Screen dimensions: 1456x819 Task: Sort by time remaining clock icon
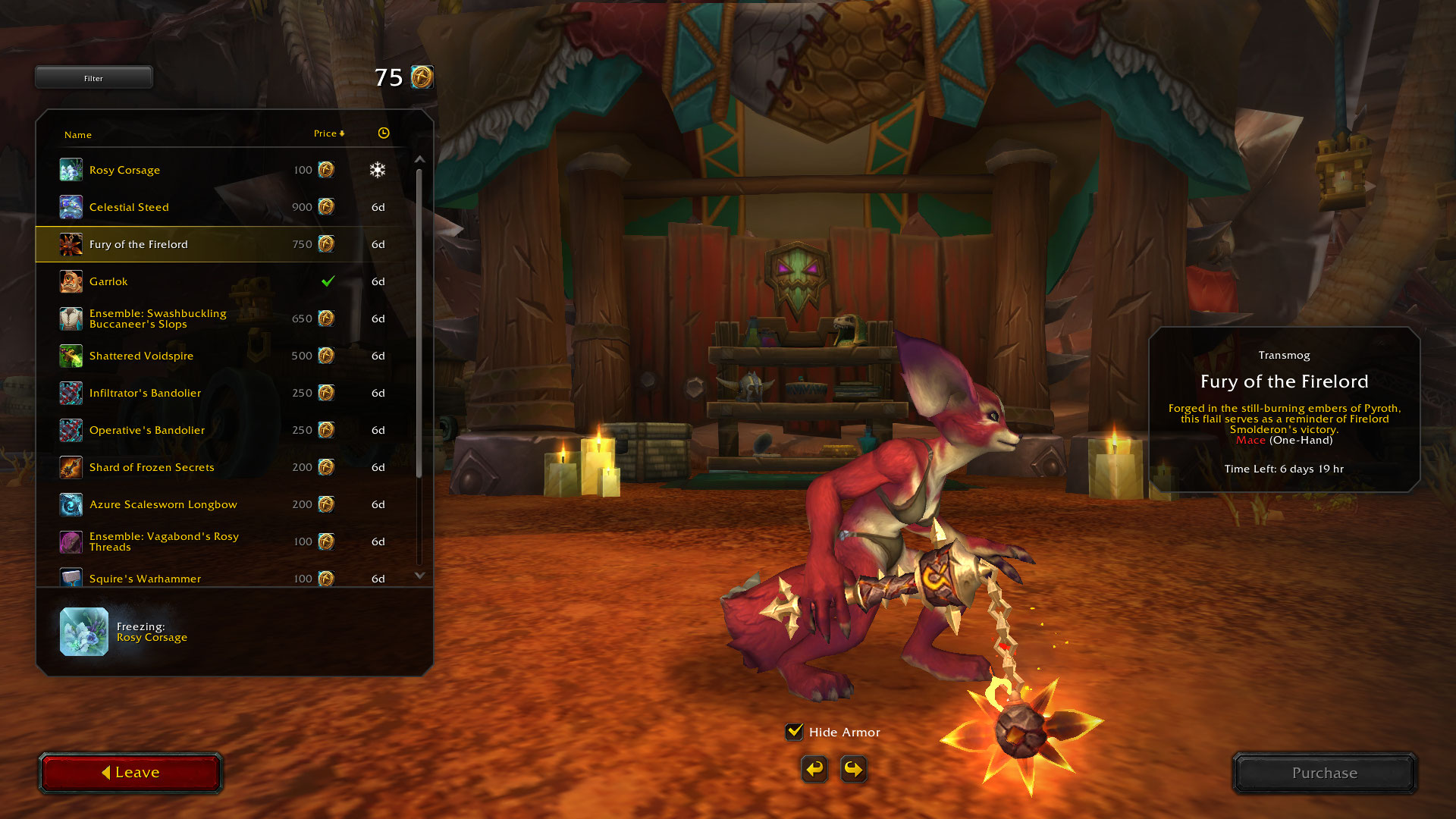click(384, 133)
